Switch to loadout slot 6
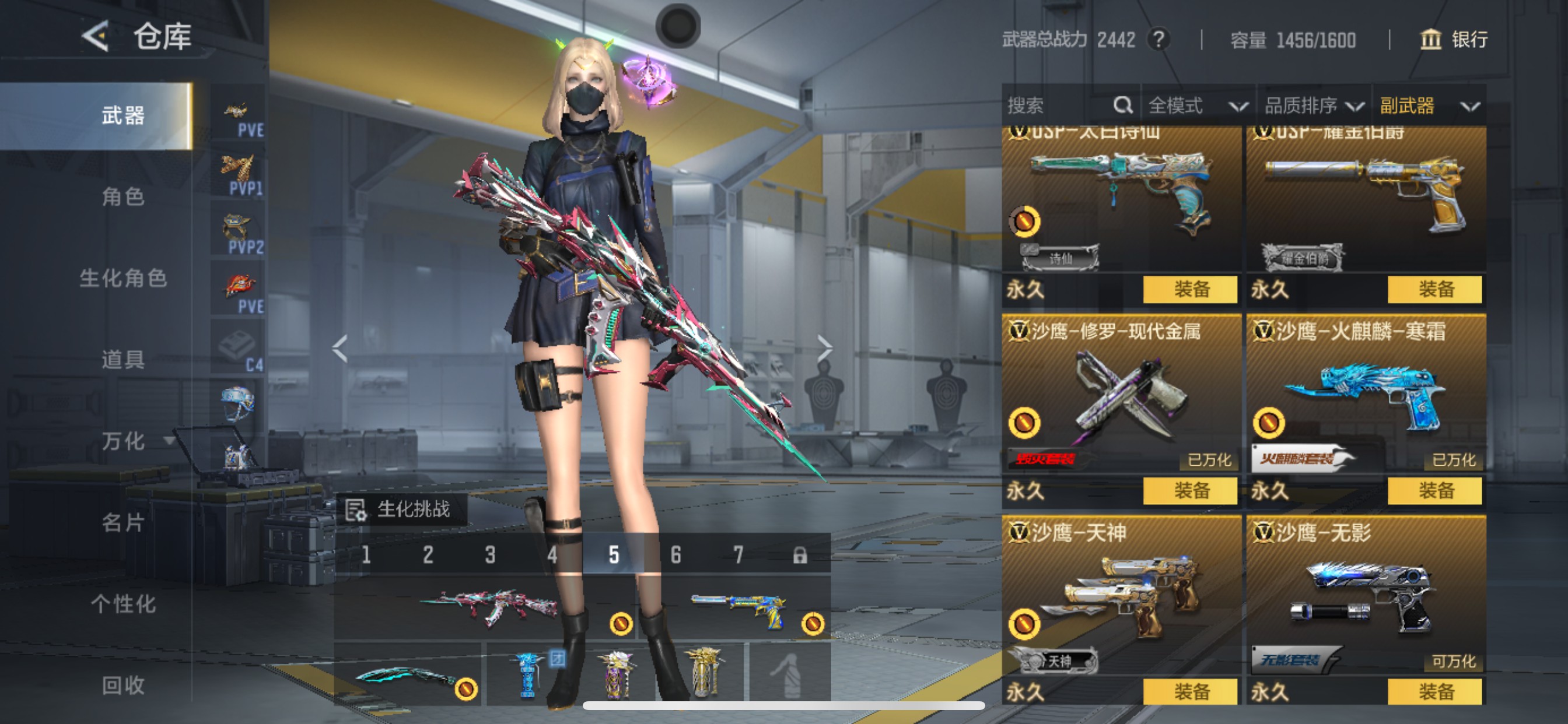 tap(675, 555)
